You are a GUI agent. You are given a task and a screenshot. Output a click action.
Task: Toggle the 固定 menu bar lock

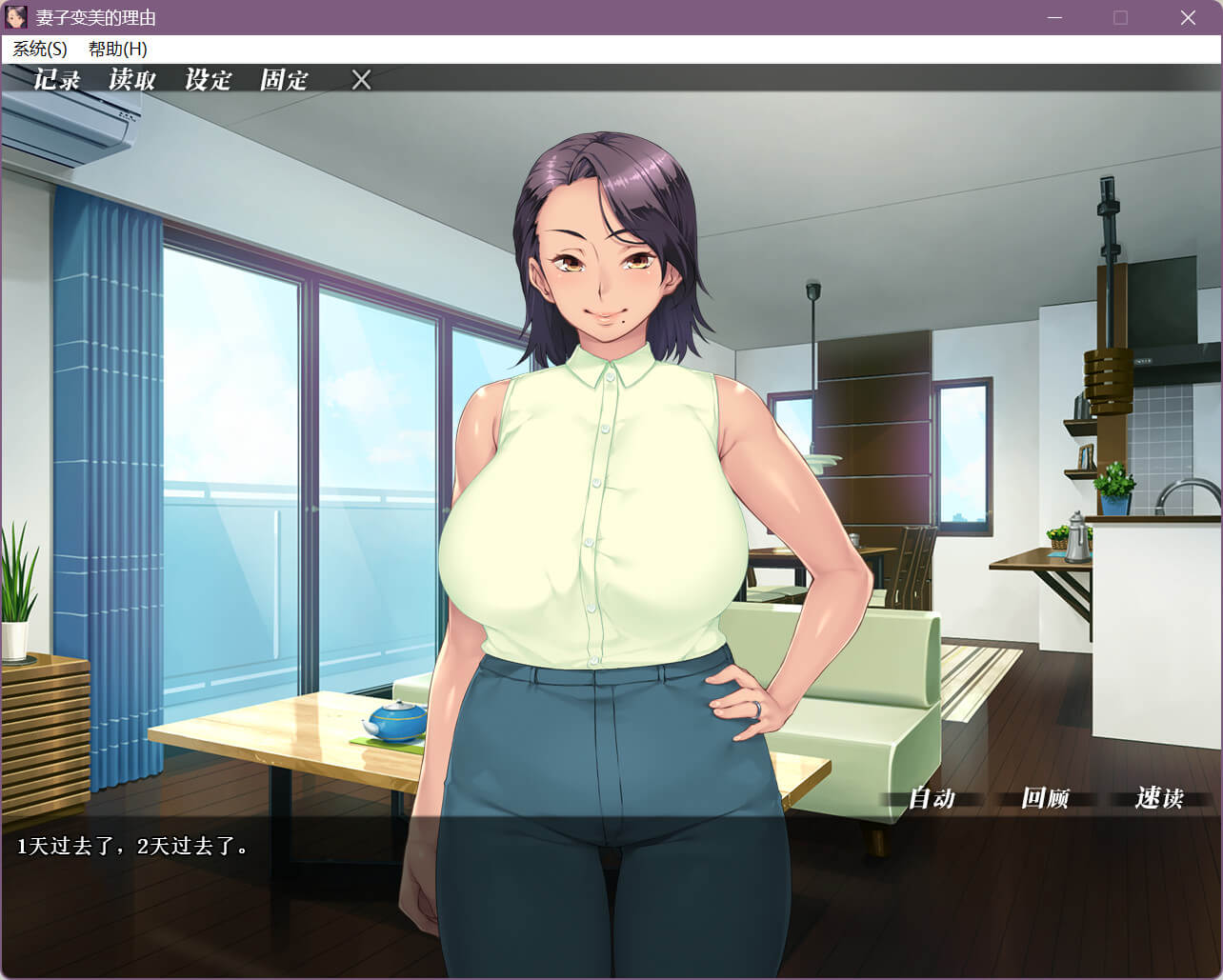284,80
